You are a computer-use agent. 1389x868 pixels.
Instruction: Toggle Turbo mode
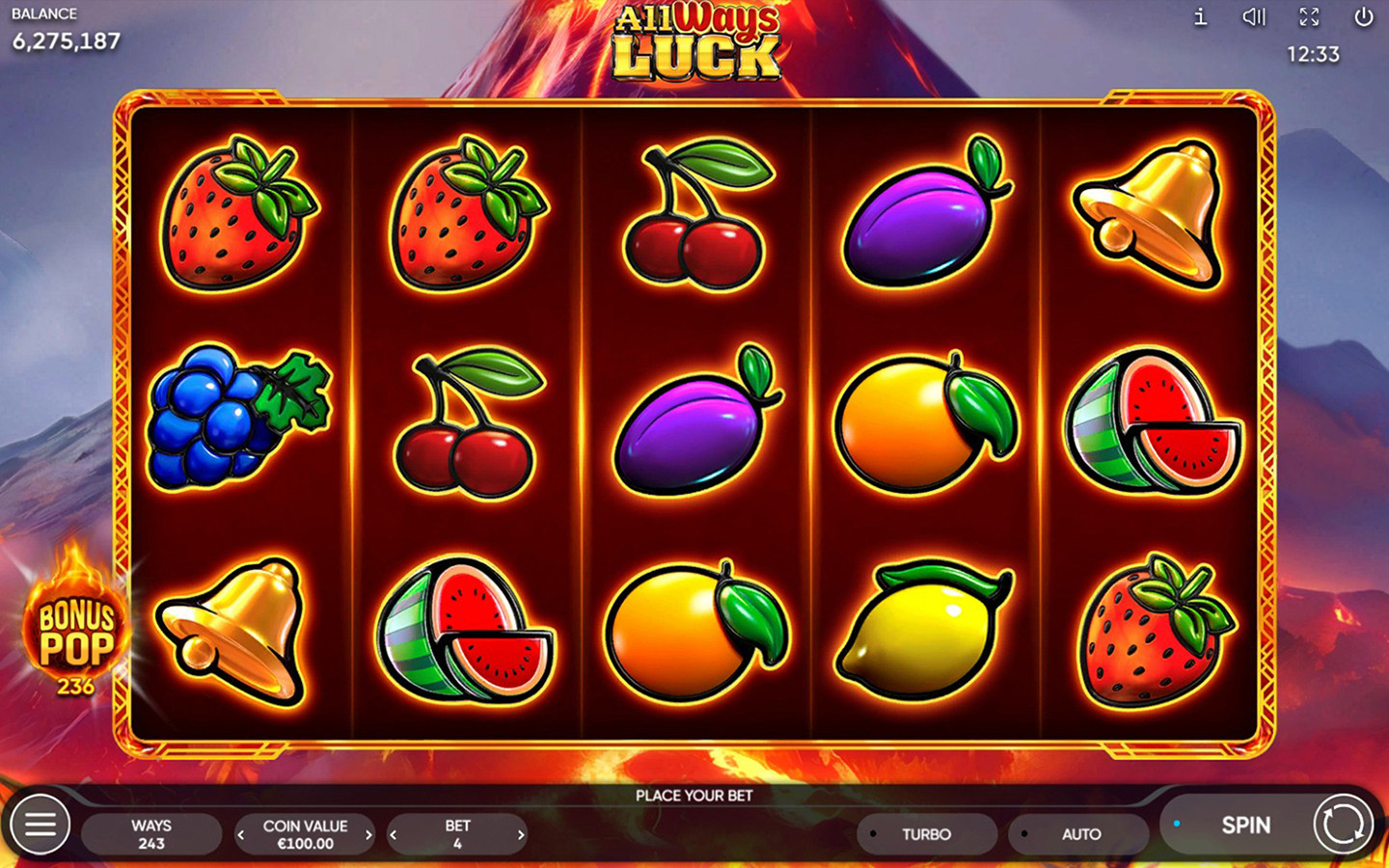pyautogui.click(x=926, y=834)
